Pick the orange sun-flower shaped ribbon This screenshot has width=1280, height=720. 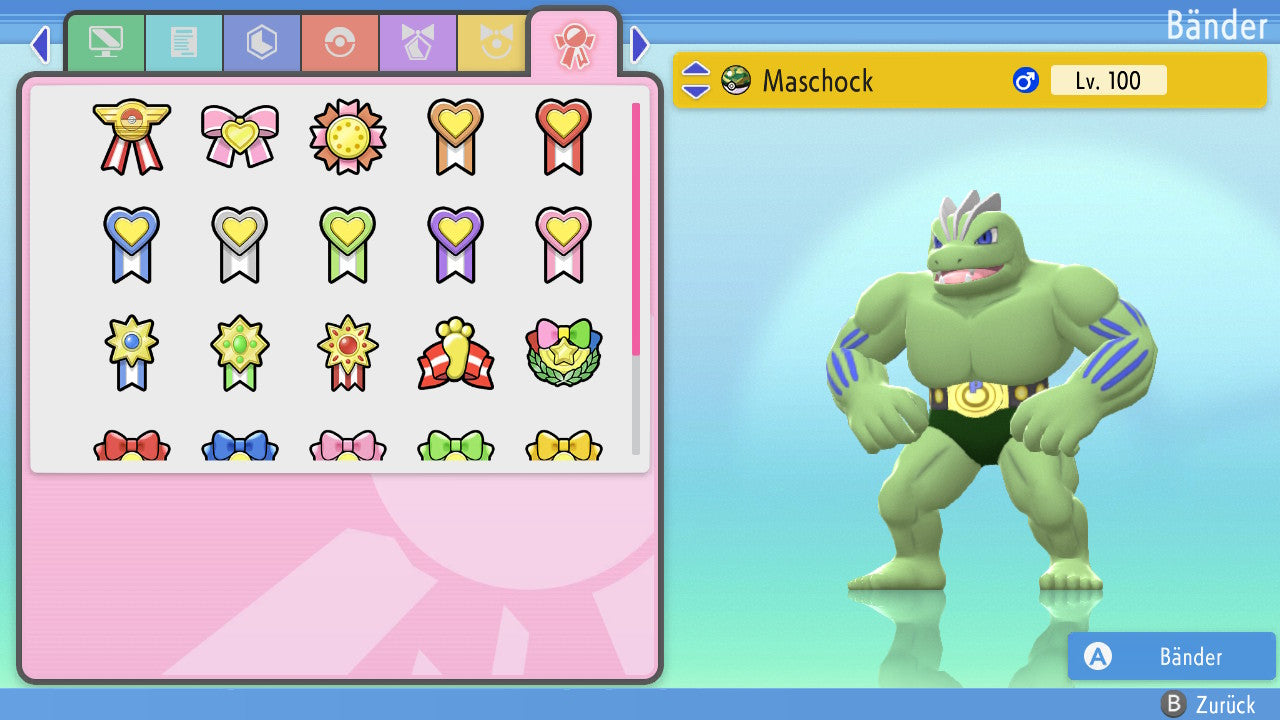pyautogui.click(x=347, y=136)
